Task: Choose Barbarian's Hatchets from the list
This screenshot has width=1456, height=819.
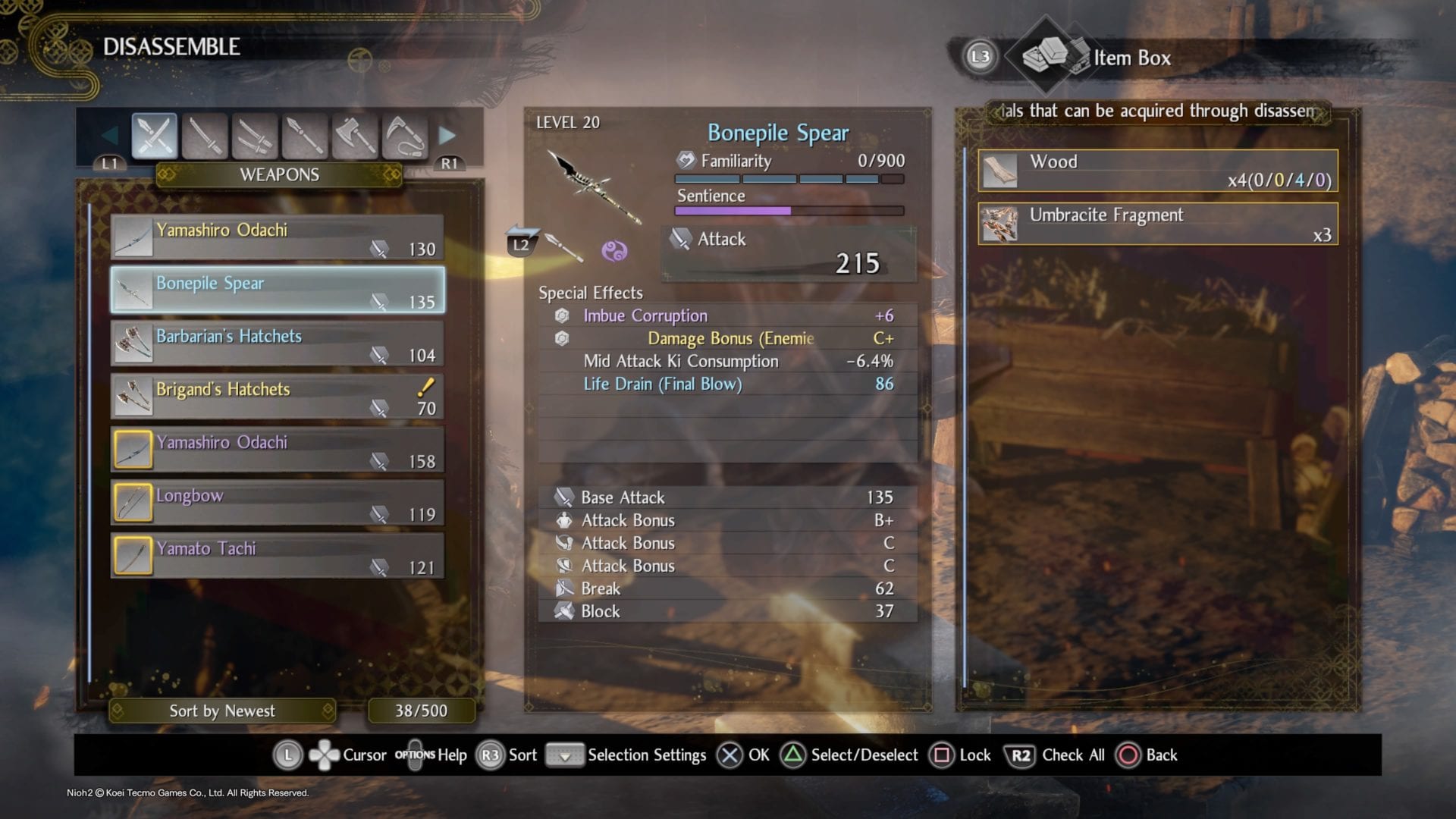Action: [x=278, y=344]
